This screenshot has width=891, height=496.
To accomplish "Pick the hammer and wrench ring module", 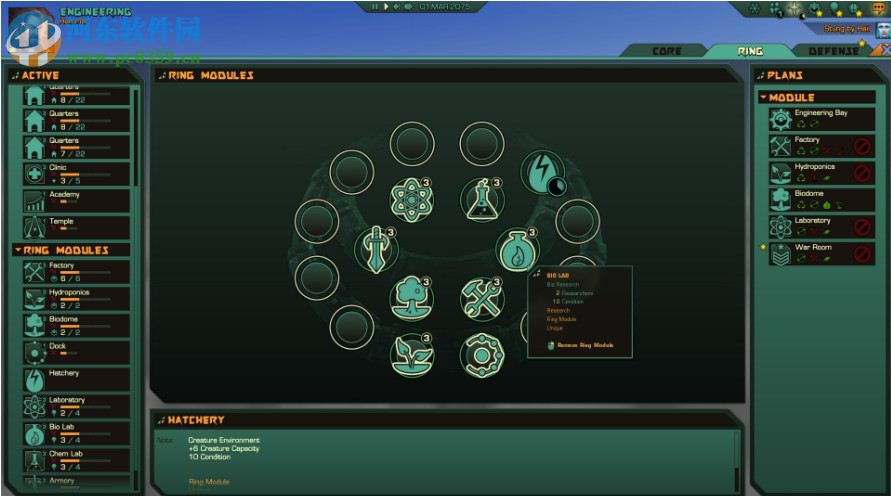I will coord(481,297).
